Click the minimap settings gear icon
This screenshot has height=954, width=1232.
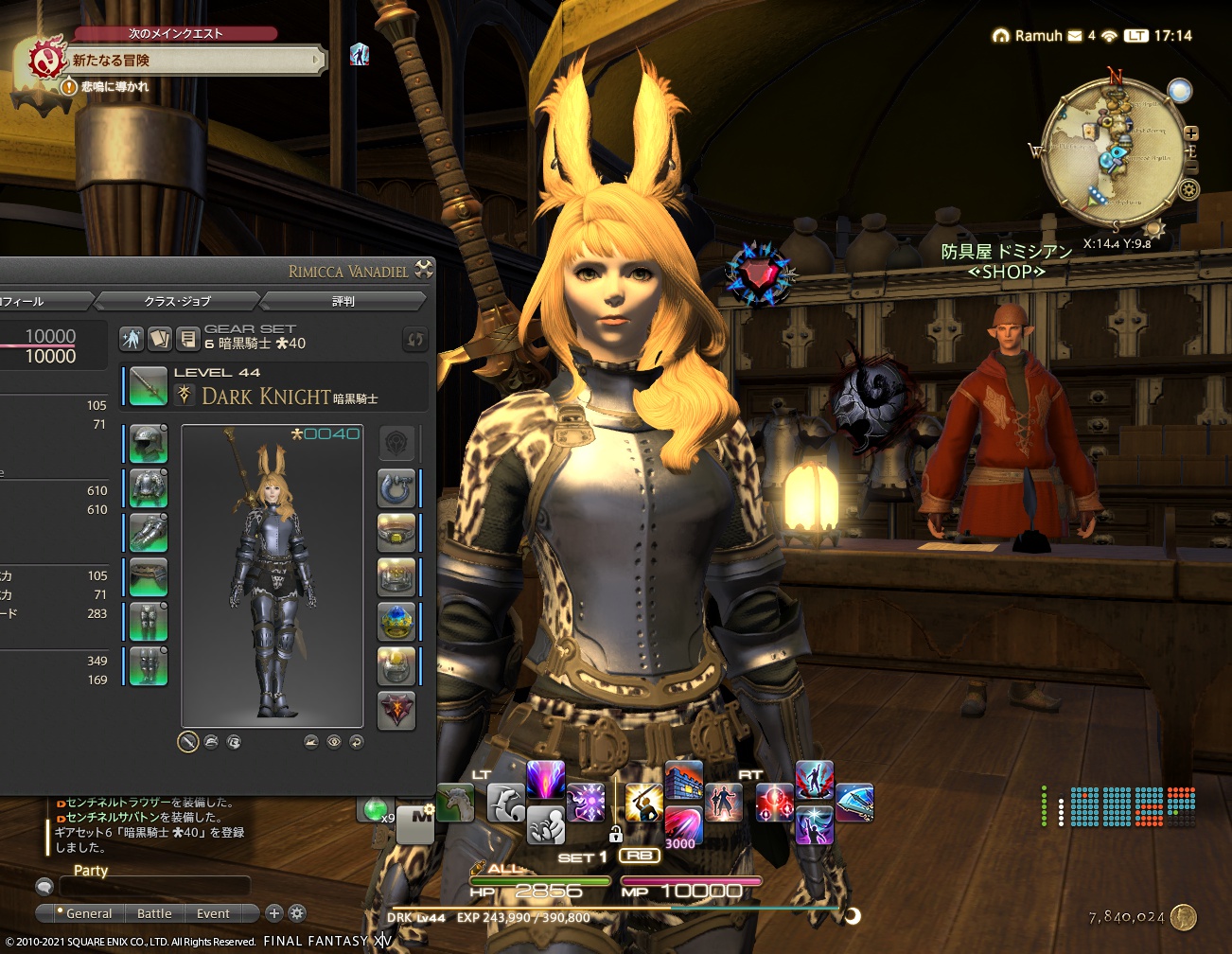pos(1189,190)
